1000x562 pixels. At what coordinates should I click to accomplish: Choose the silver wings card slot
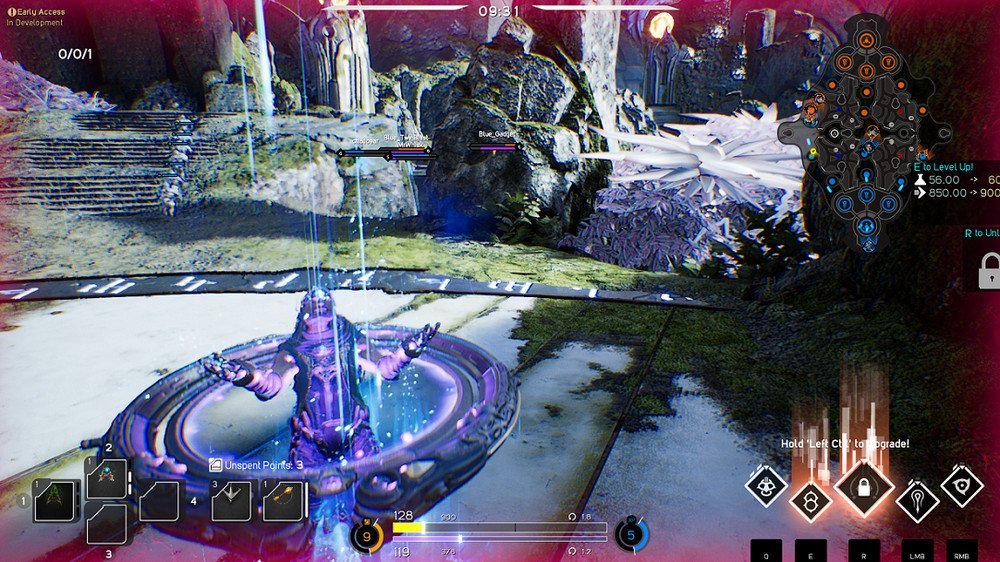click(231, 500)
